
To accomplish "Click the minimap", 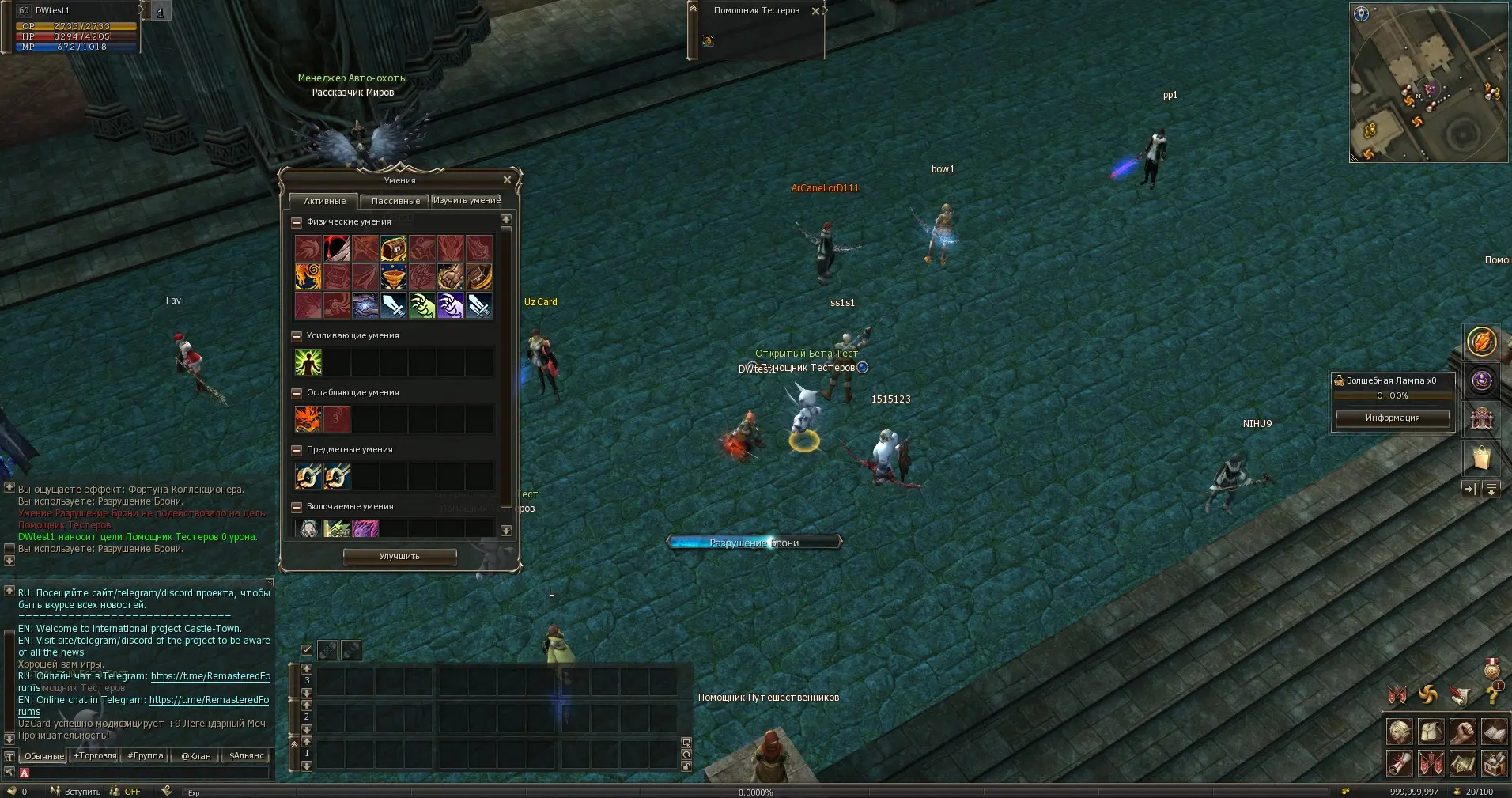I will tap(1427, 82).
